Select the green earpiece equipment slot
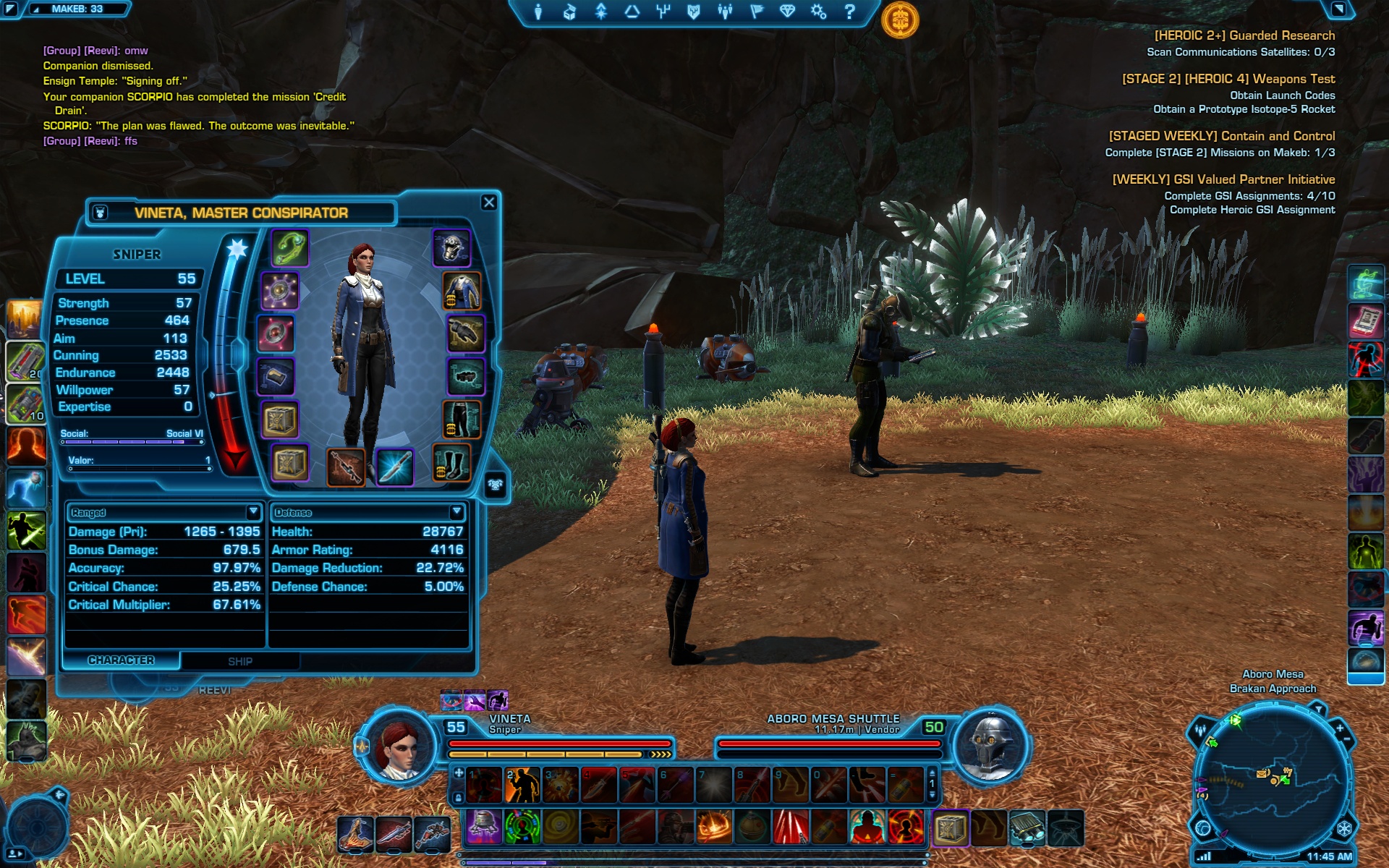The height and width of the screenshot is (868, 1389). point(290,248)
